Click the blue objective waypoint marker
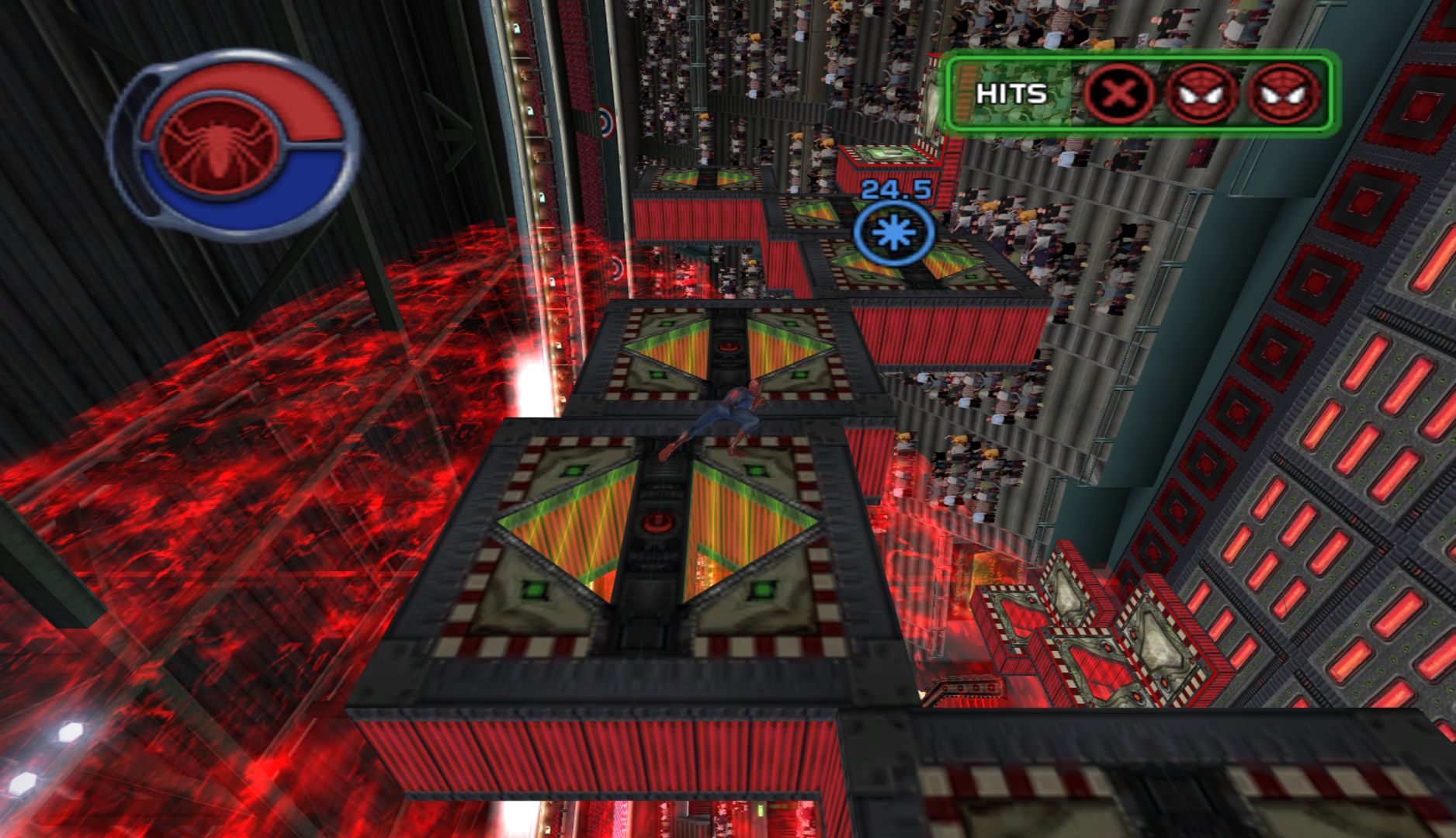The image size is (1456, 838). pos(893,233)
